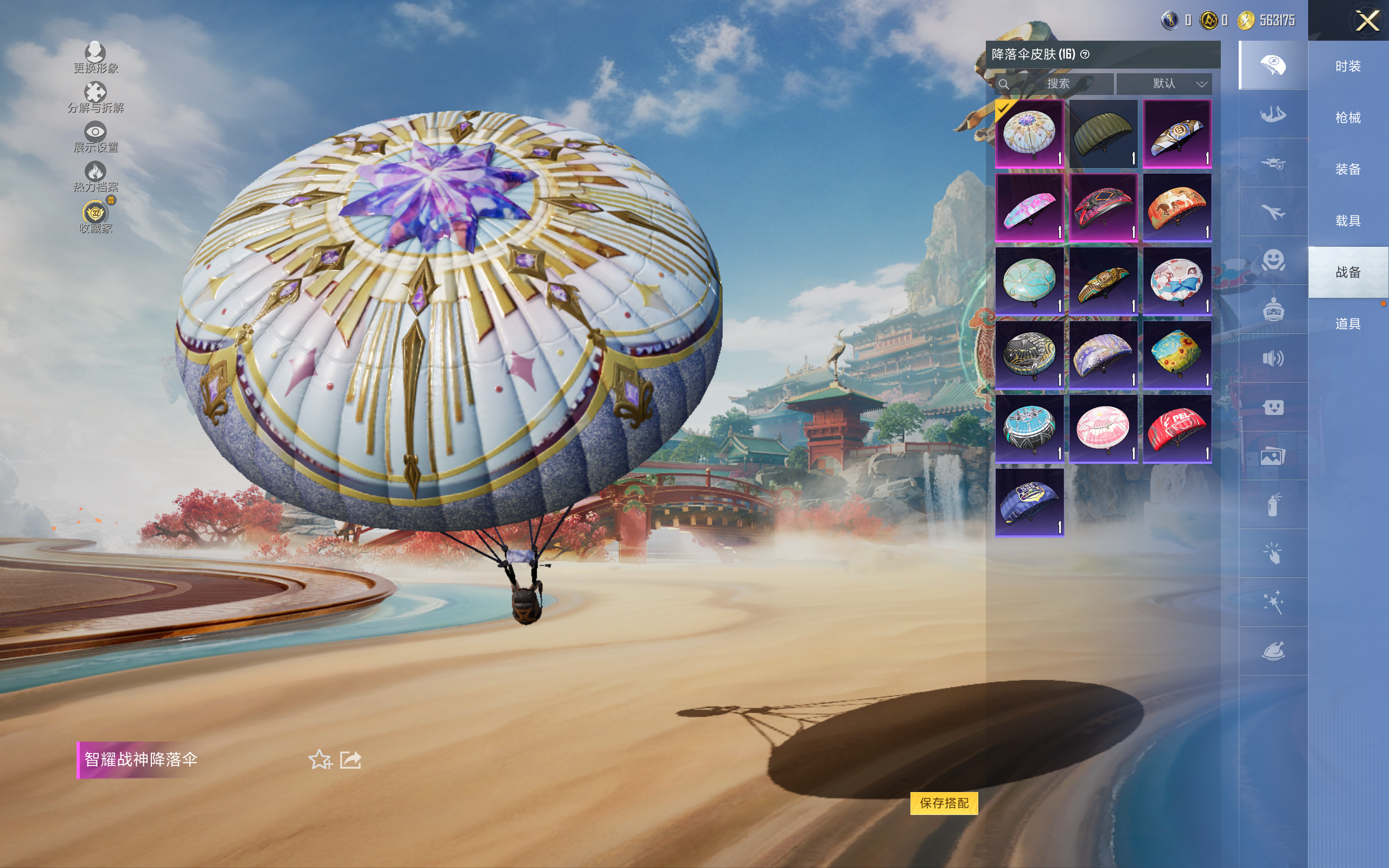Favorite the parachute with the star icon
Viewport: 1389px width, 868px height.
click(x=320, y=759)
